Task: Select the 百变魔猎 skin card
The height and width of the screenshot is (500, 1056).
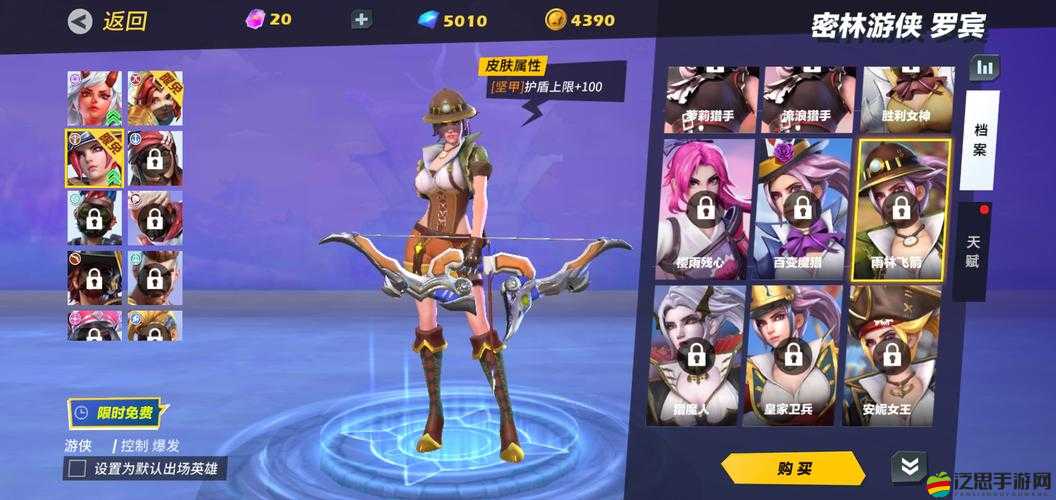Action: 800,210
